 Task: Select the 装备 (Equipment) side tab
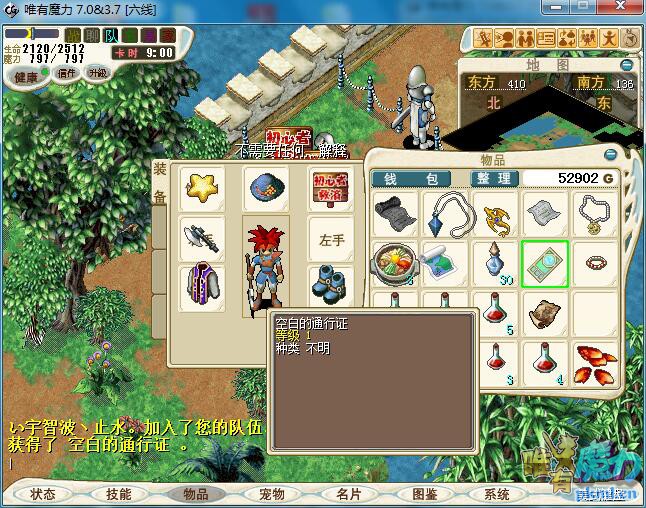tap(160, 184)
